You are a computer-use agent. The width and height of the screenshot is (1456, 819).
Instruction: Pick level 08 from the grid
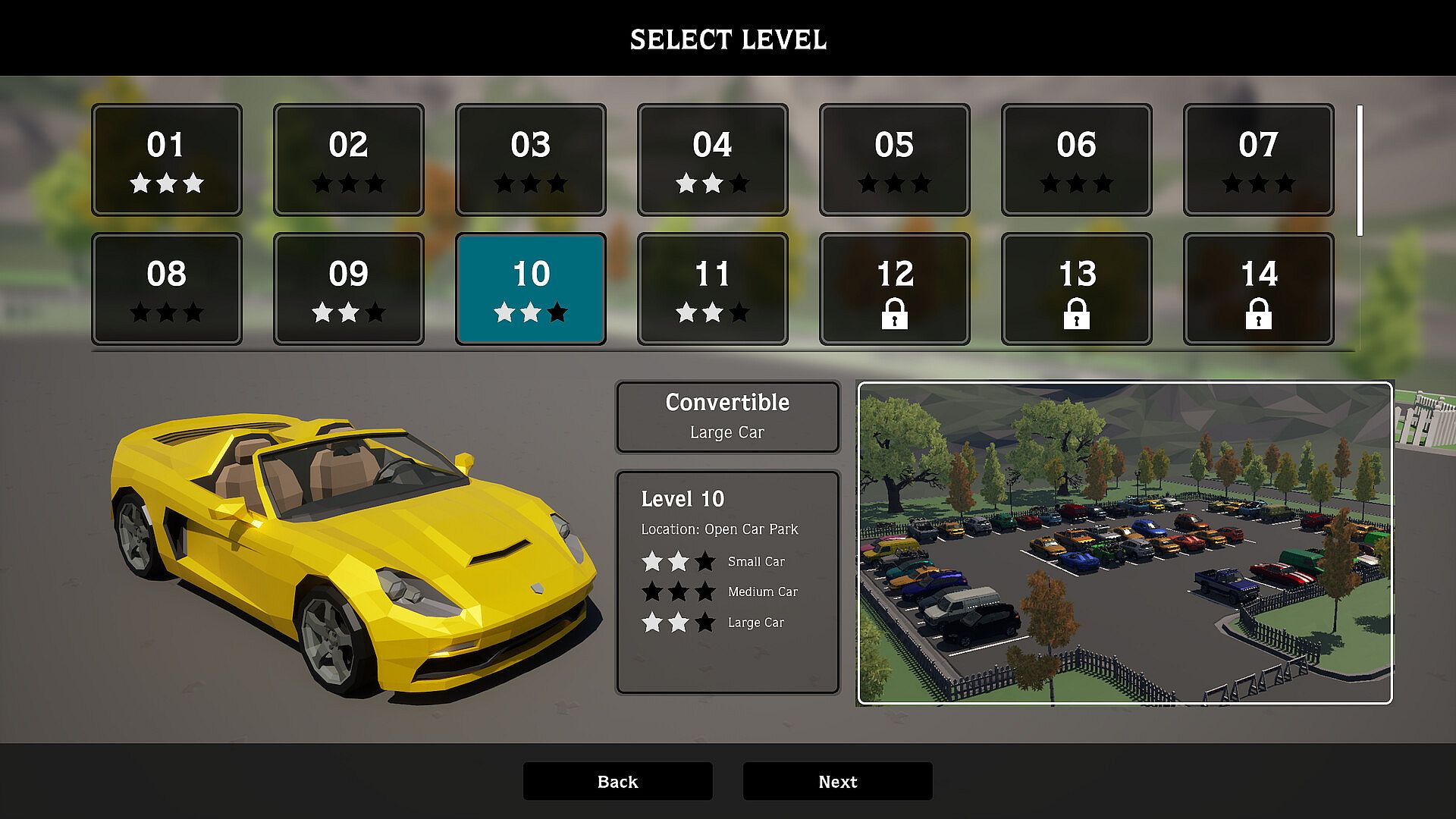point(167,289)
